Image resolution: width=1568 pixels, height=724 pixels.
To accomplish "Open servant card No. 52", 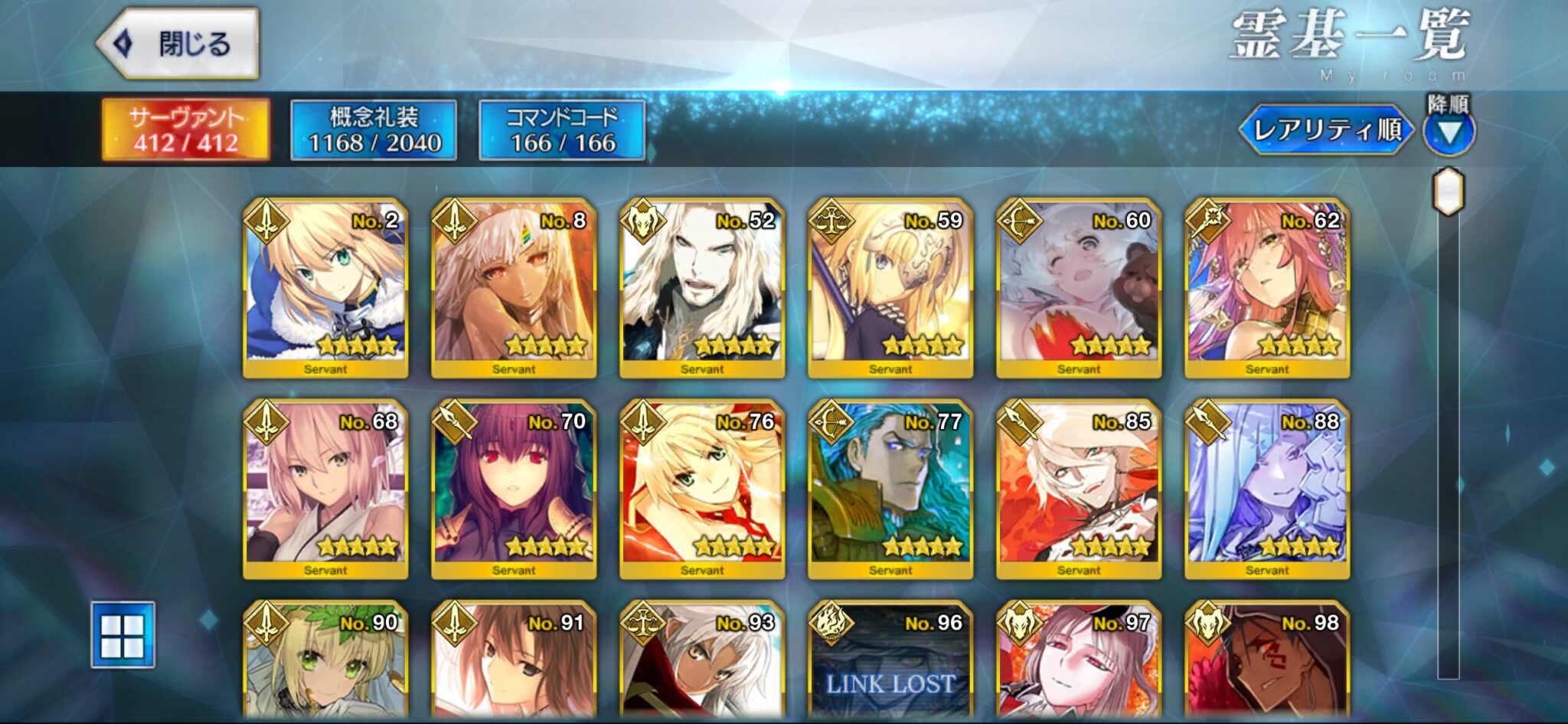I will 702,287.
